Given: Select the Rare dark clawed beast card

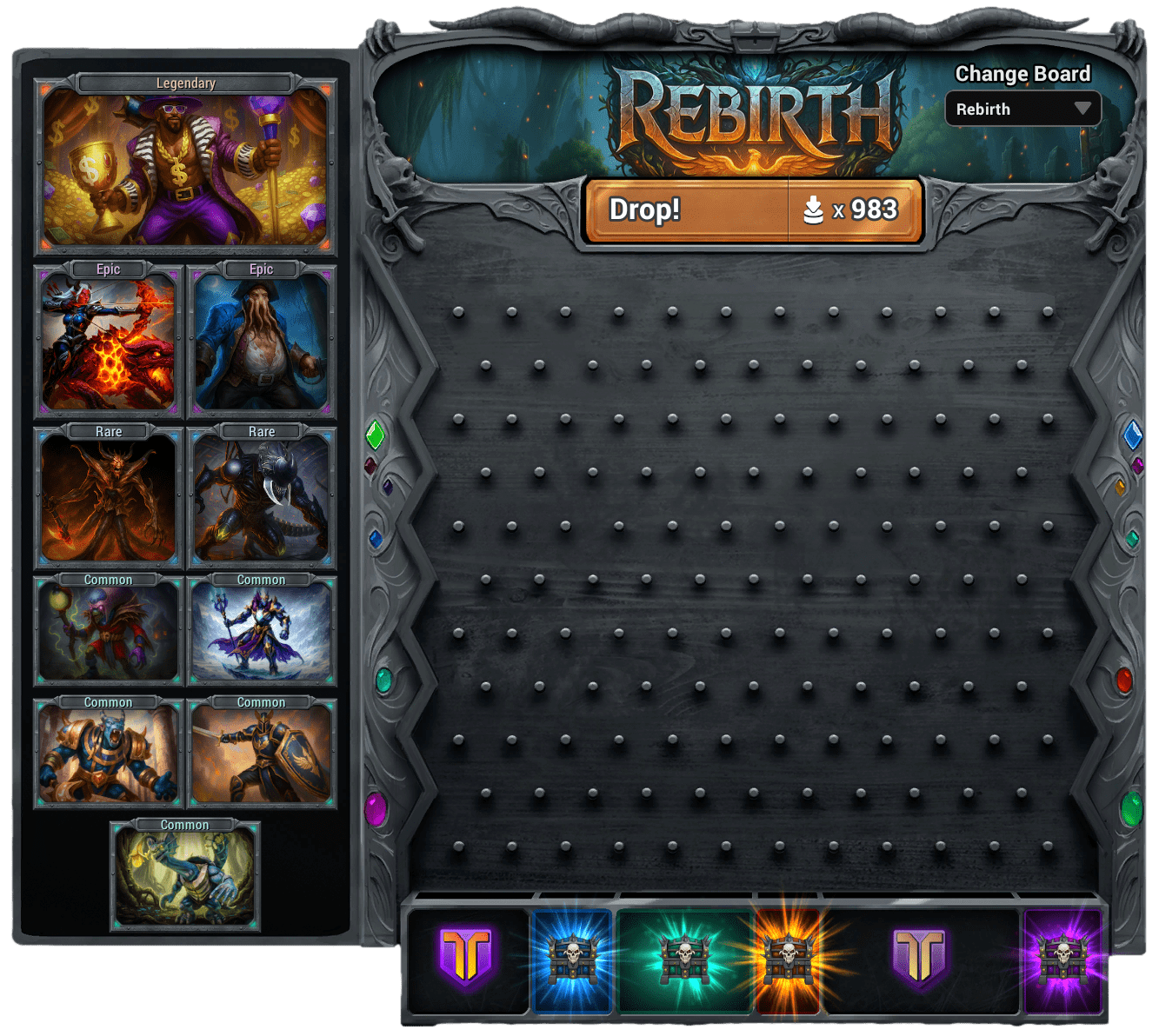Looking at the screenshot, I should click(x=262, y=498).
